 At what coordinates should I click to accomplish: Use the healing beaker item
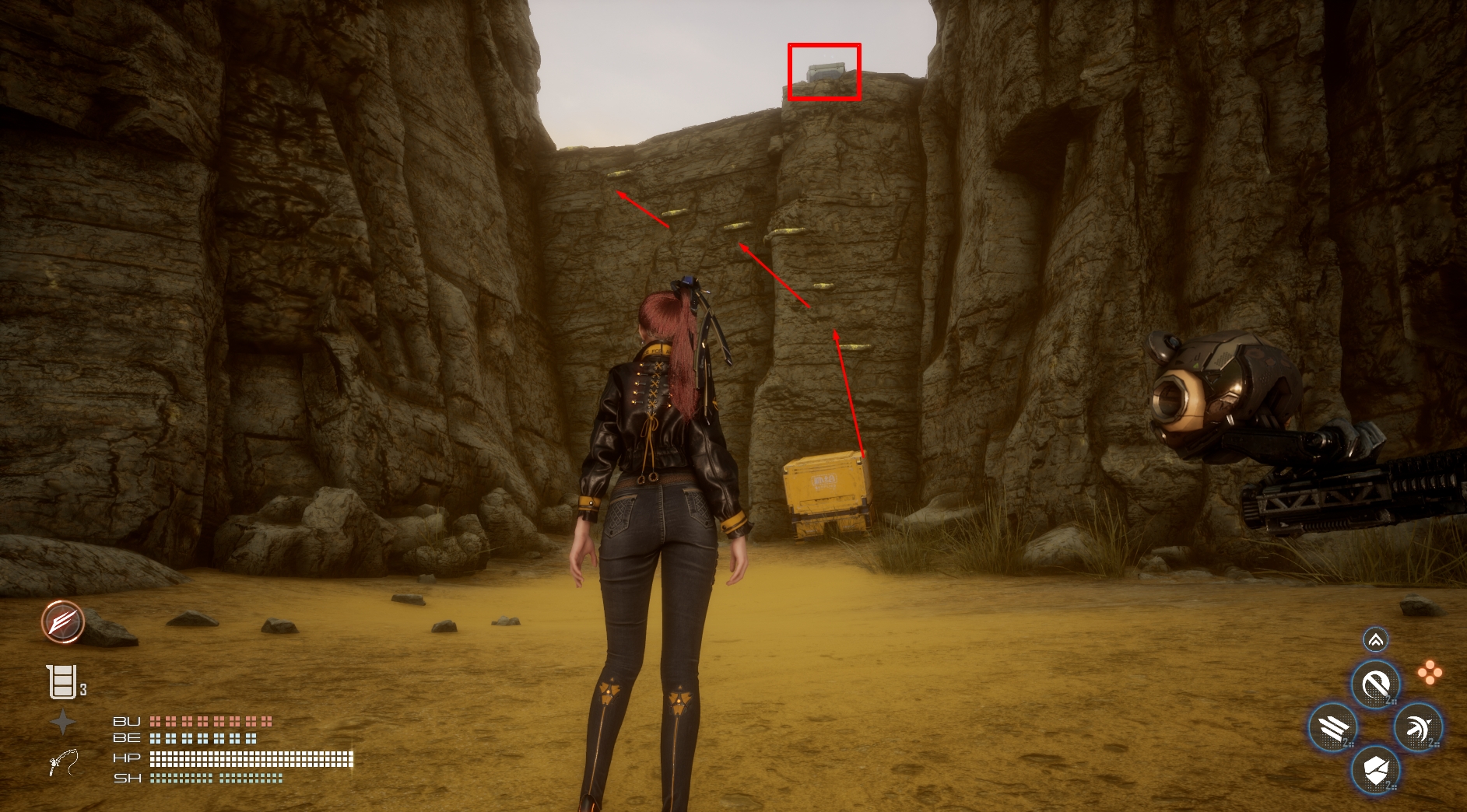[x=62, y=682]
